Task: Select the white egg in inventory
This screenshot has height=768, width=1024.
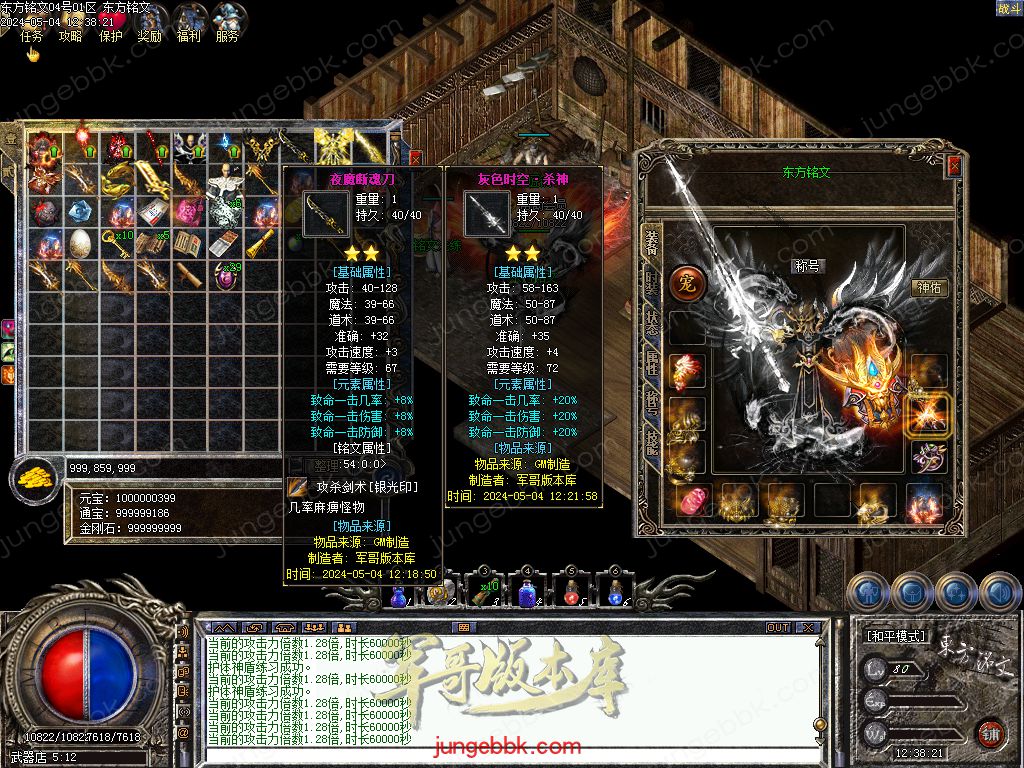Action: click(79, 243)
